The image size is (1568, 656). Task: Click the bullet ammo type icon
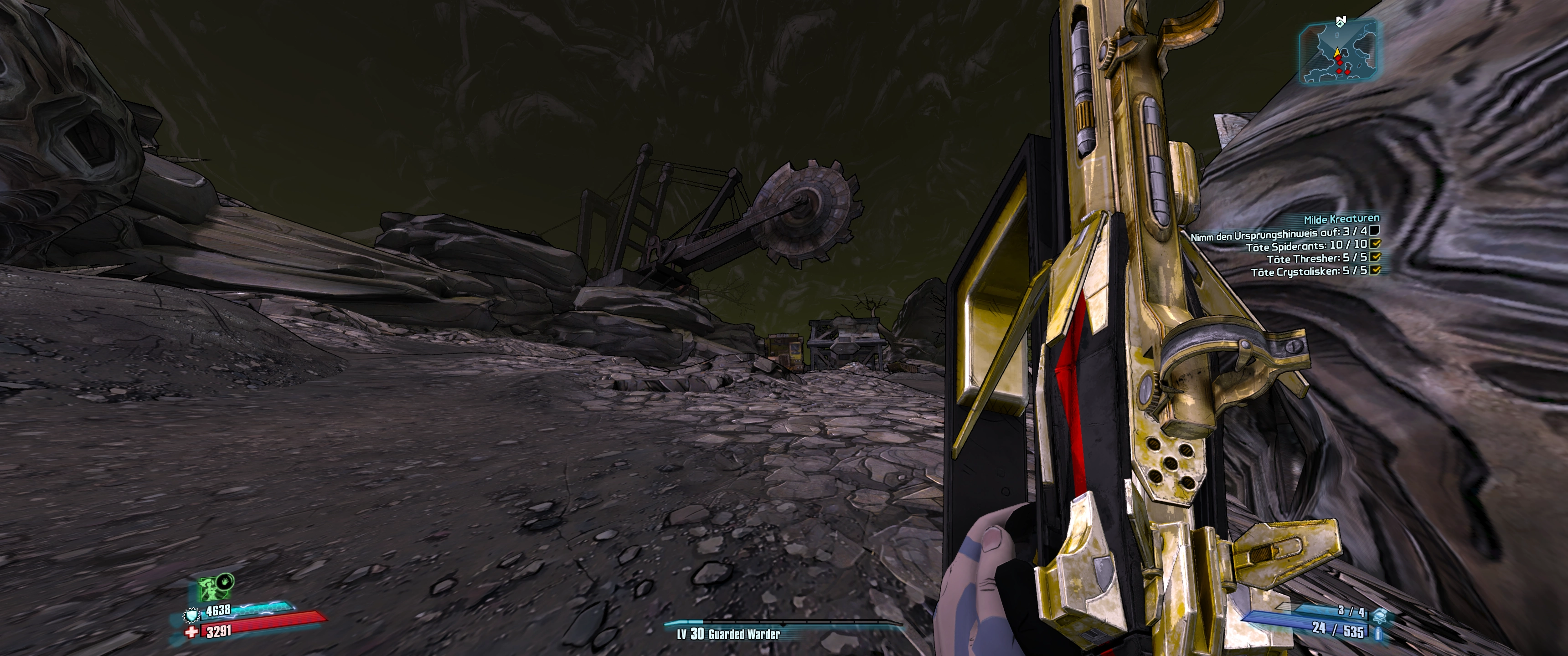pyautogui.click(x=1377, y=634)
